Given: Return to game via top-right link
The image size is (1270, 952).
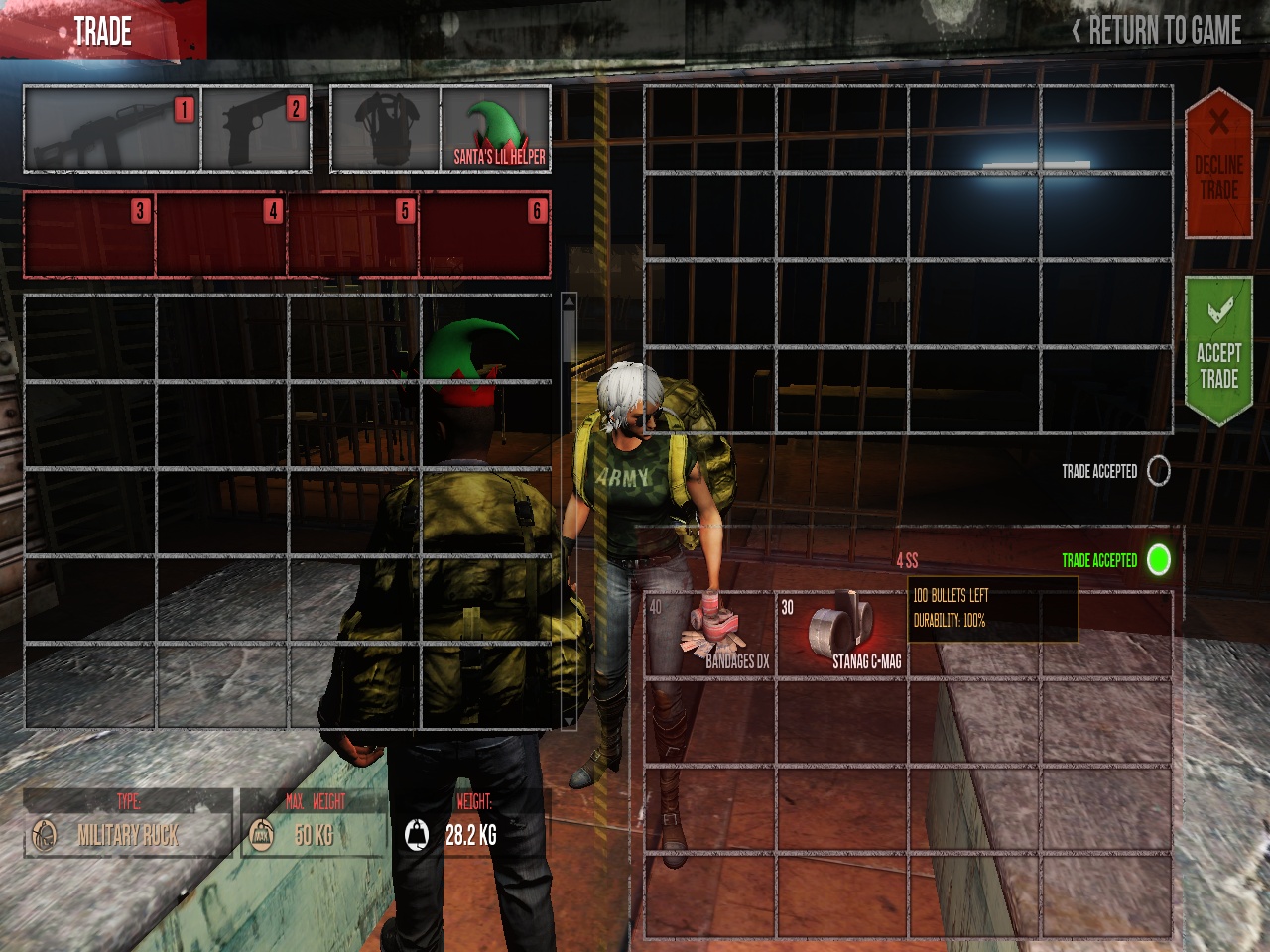Looking at the screenshot, I should coord(1157,31).
